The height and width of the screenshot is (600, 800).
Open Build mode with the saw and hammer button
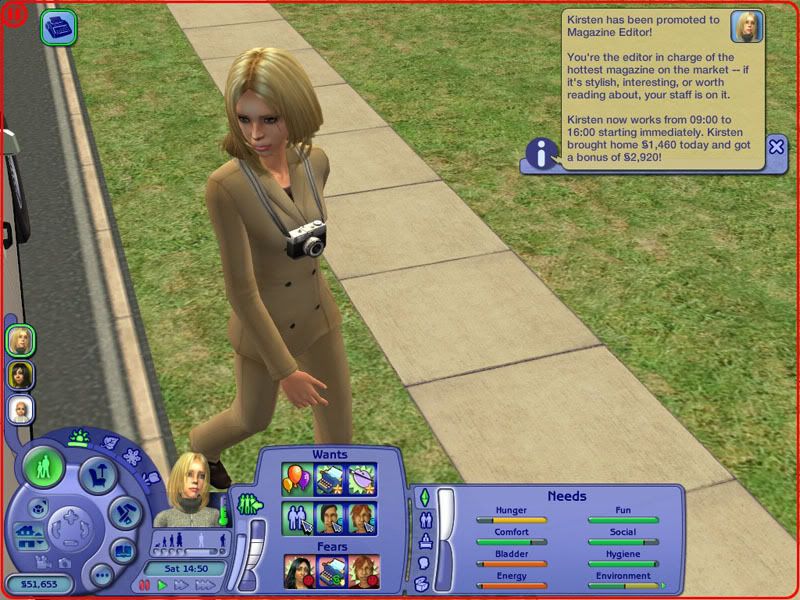[124, 512]
